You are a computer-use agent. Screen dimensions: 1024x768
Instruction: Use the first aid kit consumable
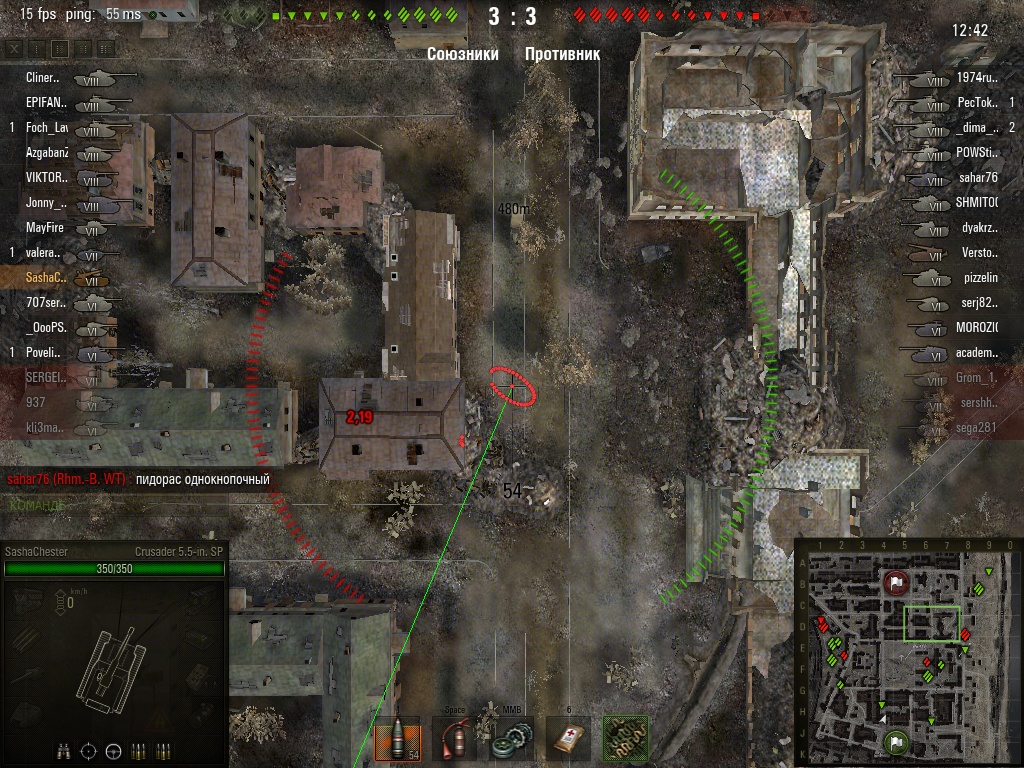click(x=568, y=741)
